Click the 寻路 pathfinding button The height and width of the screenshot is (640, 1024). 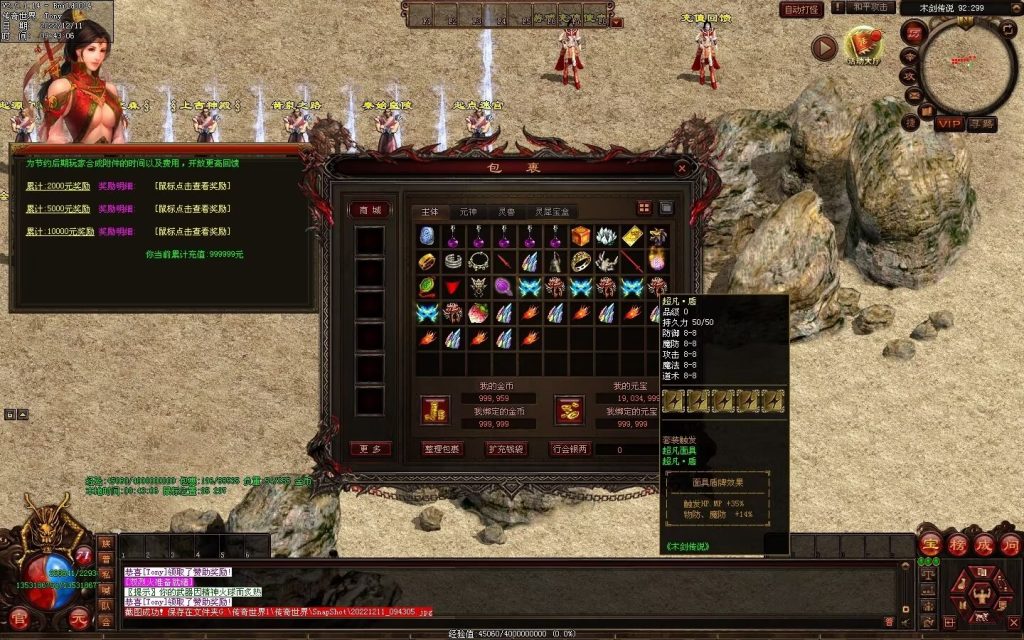click(x=982, y=123)
